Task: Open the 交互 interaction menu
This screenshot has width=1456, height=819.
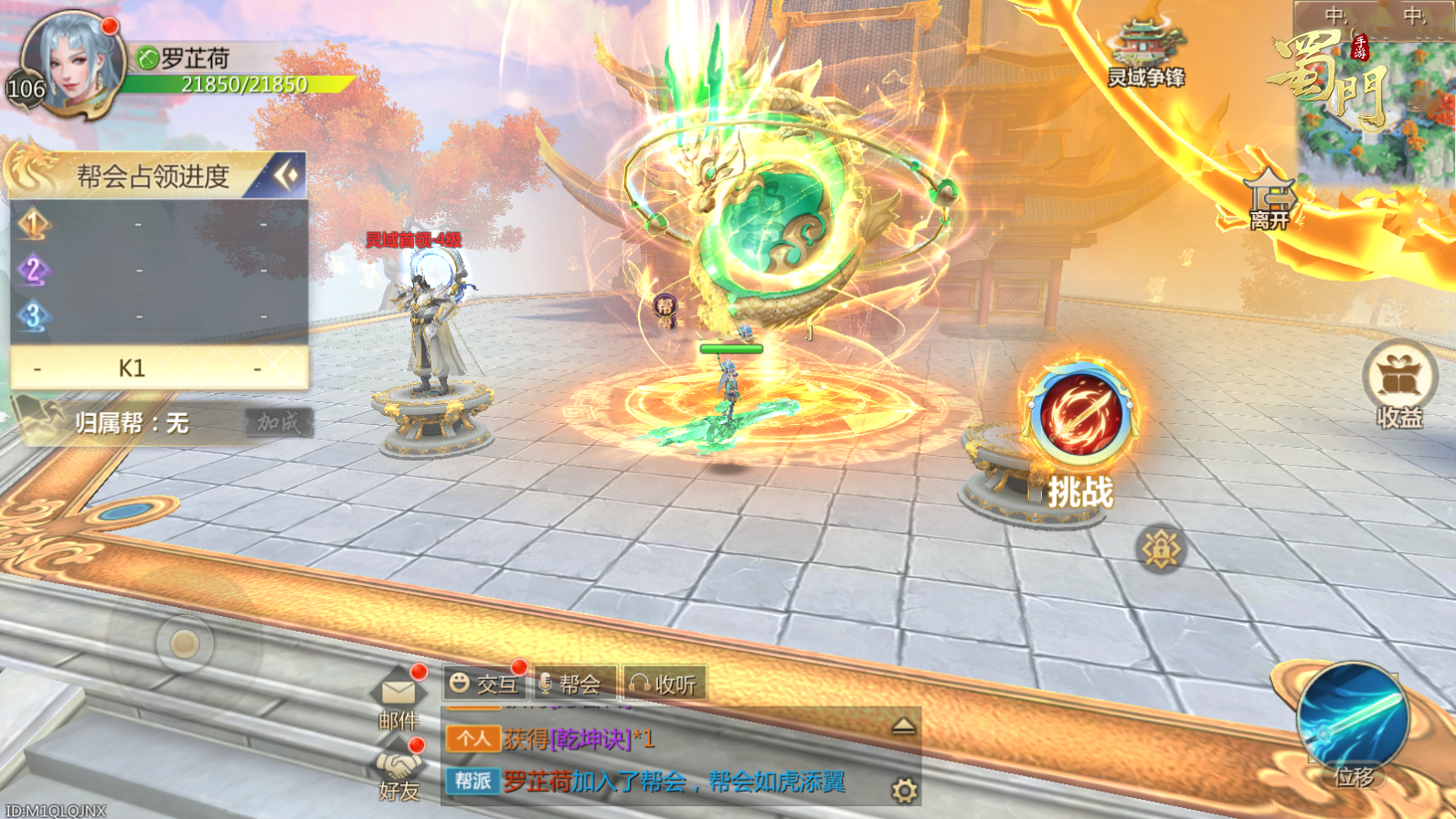Action: click(484, 684)
